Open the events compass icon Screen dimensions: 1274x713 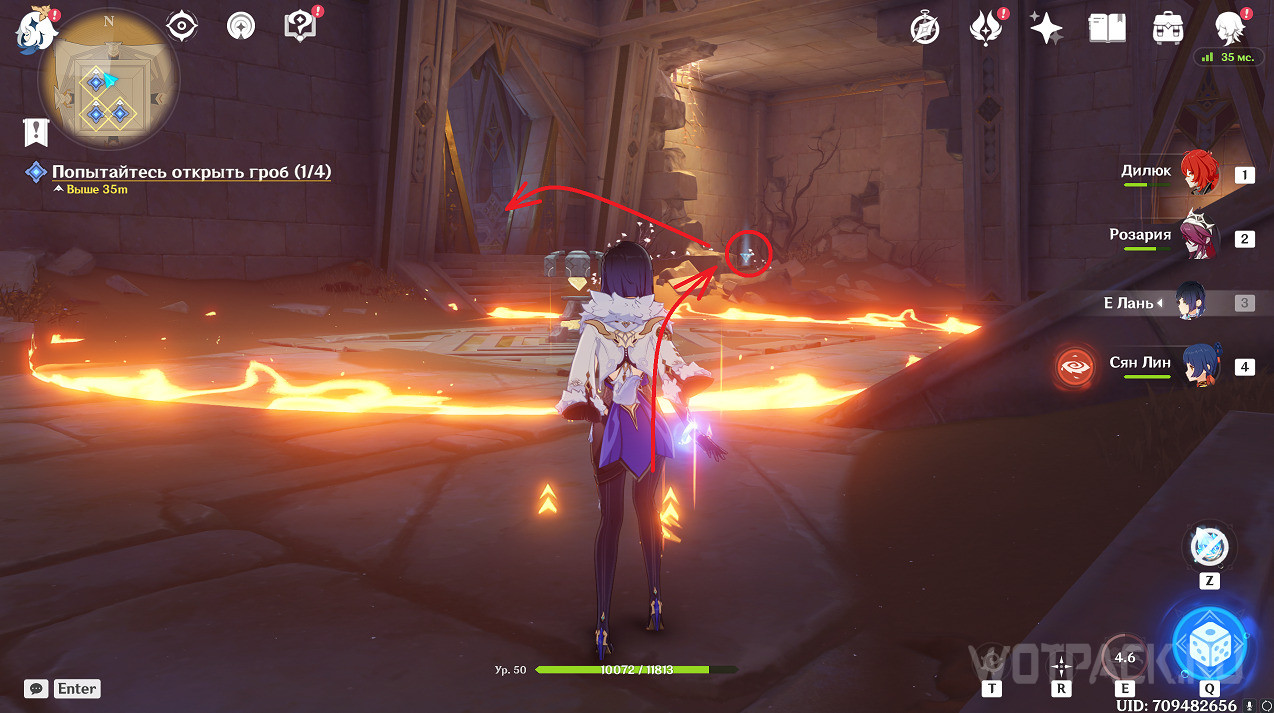pos(925,28)
